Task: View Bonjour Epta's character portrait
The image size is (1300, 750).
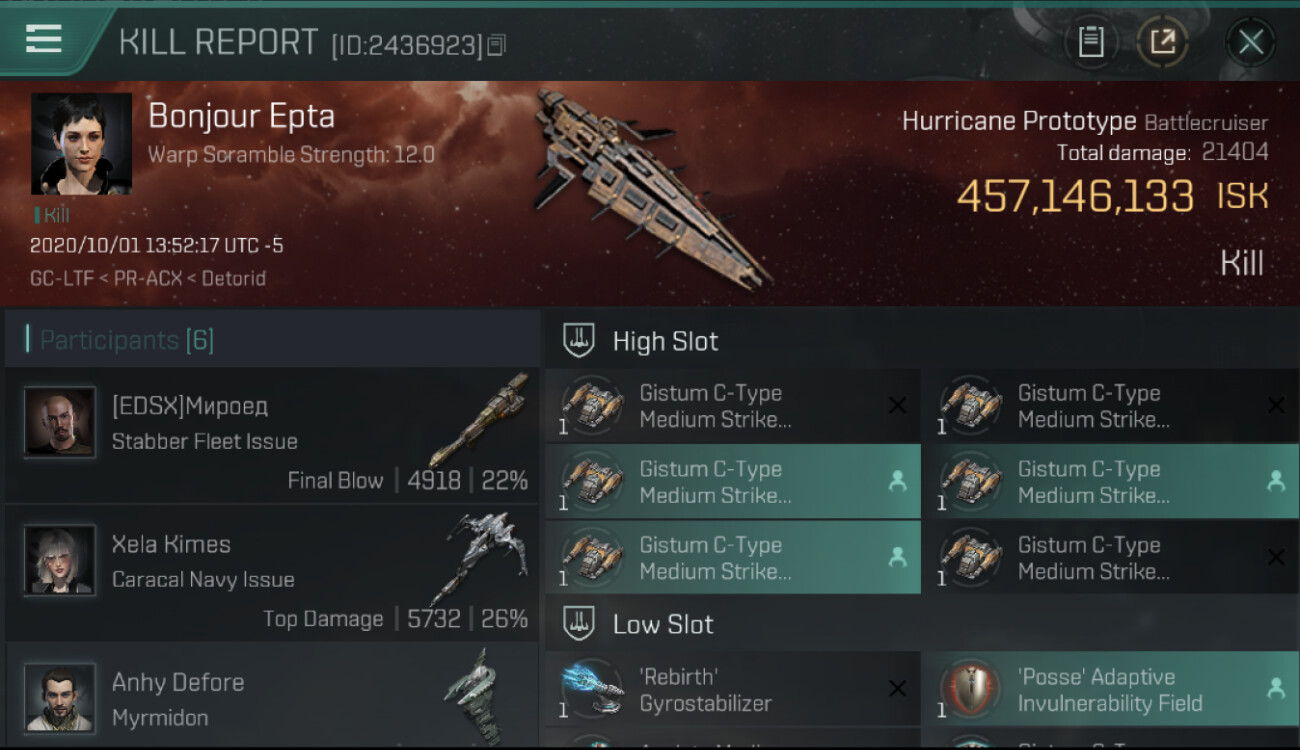Action: (x=81, y=143)
